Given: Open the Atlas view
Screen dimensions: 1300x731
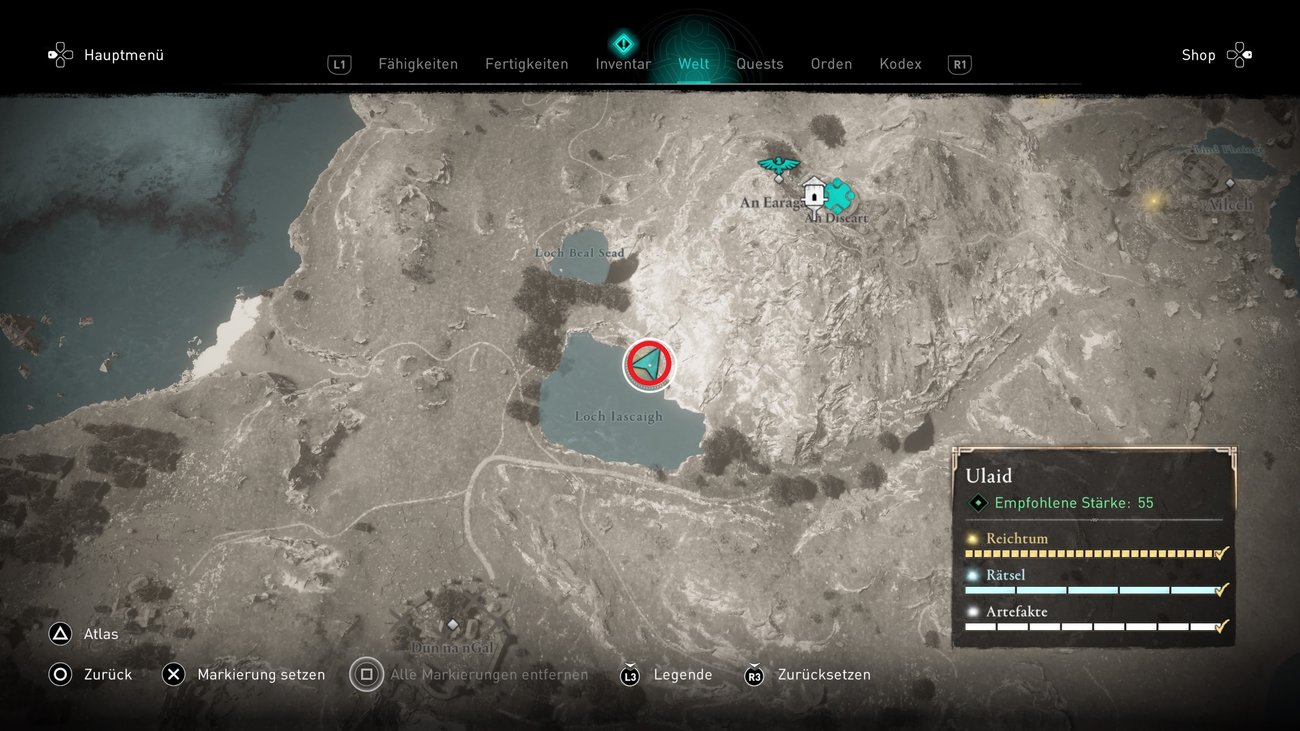Looking at the screenshot, I should 86,634.
